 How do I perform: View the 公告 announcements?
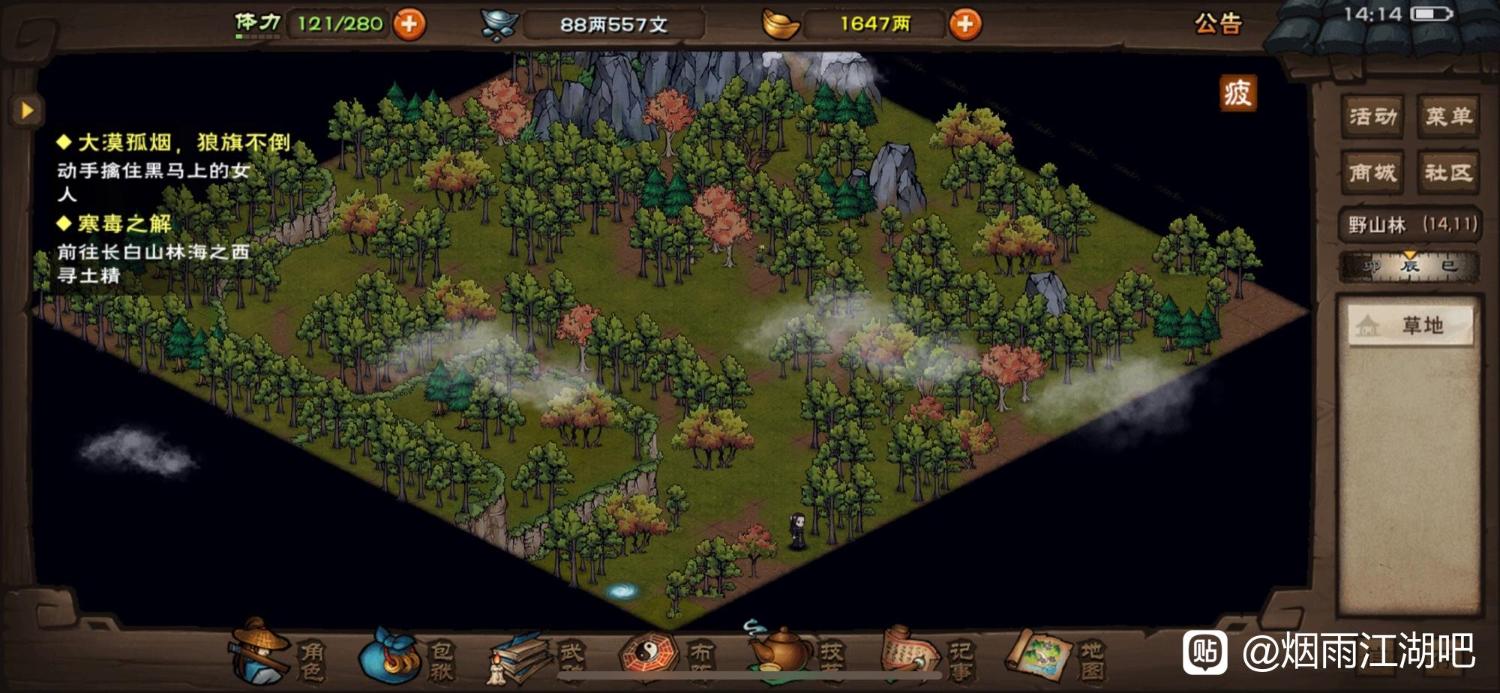(x=1218, y=24)
